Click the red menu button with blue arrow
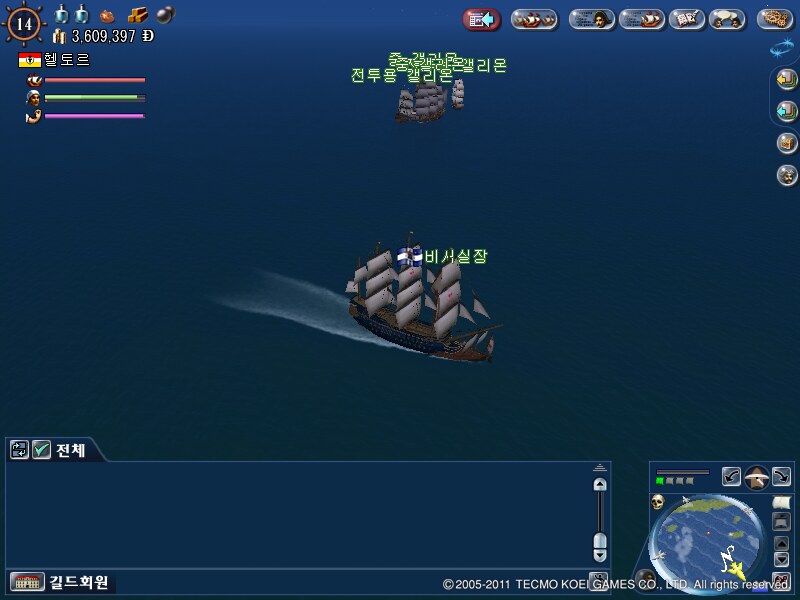Viewport: 800px width, 600px height. pyautogui.click(x=482, y=19)
